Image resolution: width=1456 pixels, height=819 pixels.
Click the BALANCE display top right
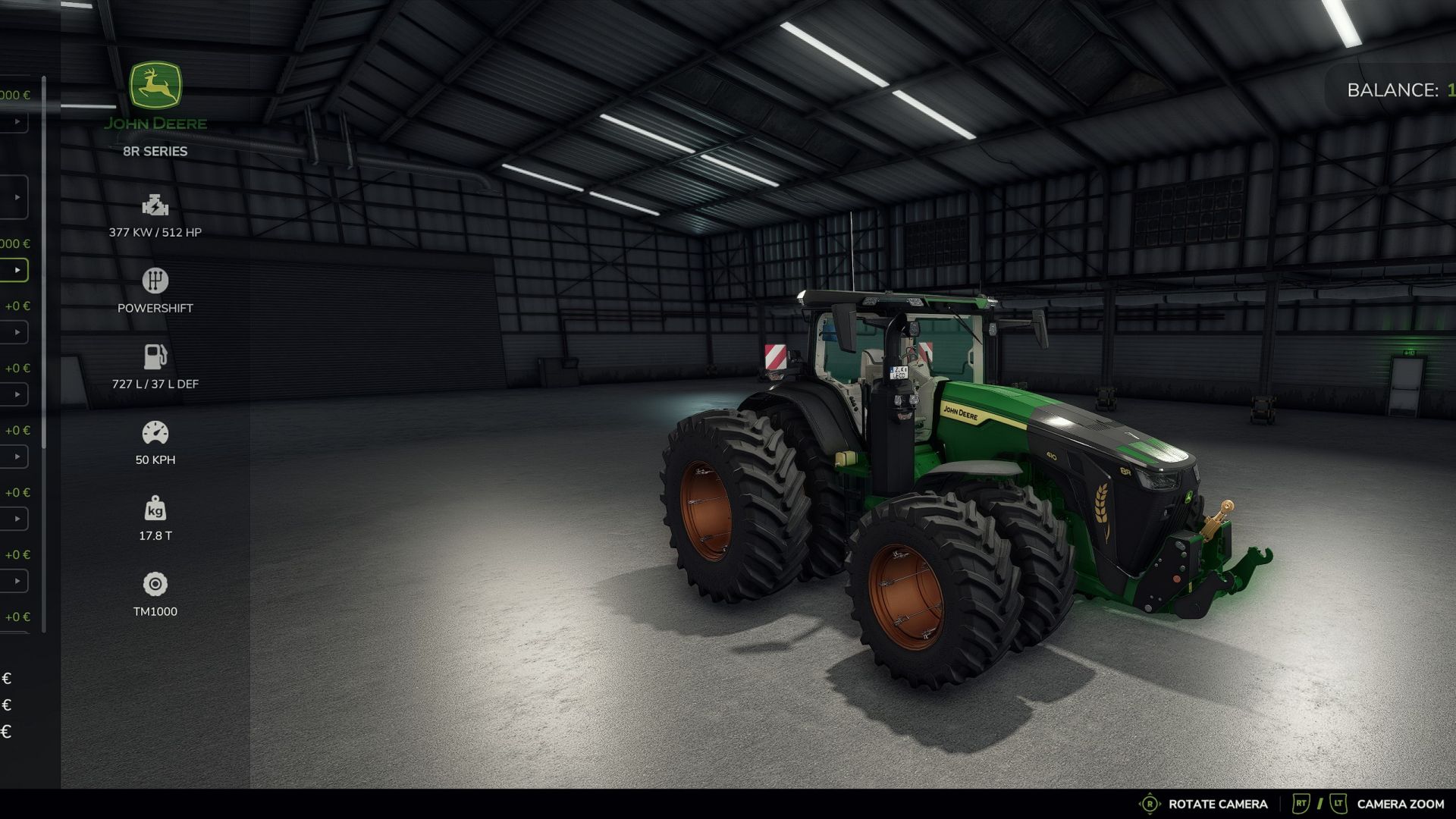coord(1395,89)
